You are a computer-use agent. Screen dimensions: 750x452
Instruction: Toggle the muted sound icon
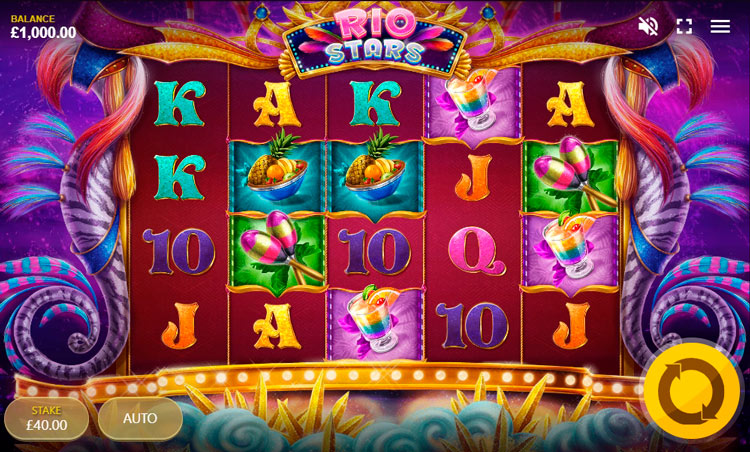(x=648, y=26)
